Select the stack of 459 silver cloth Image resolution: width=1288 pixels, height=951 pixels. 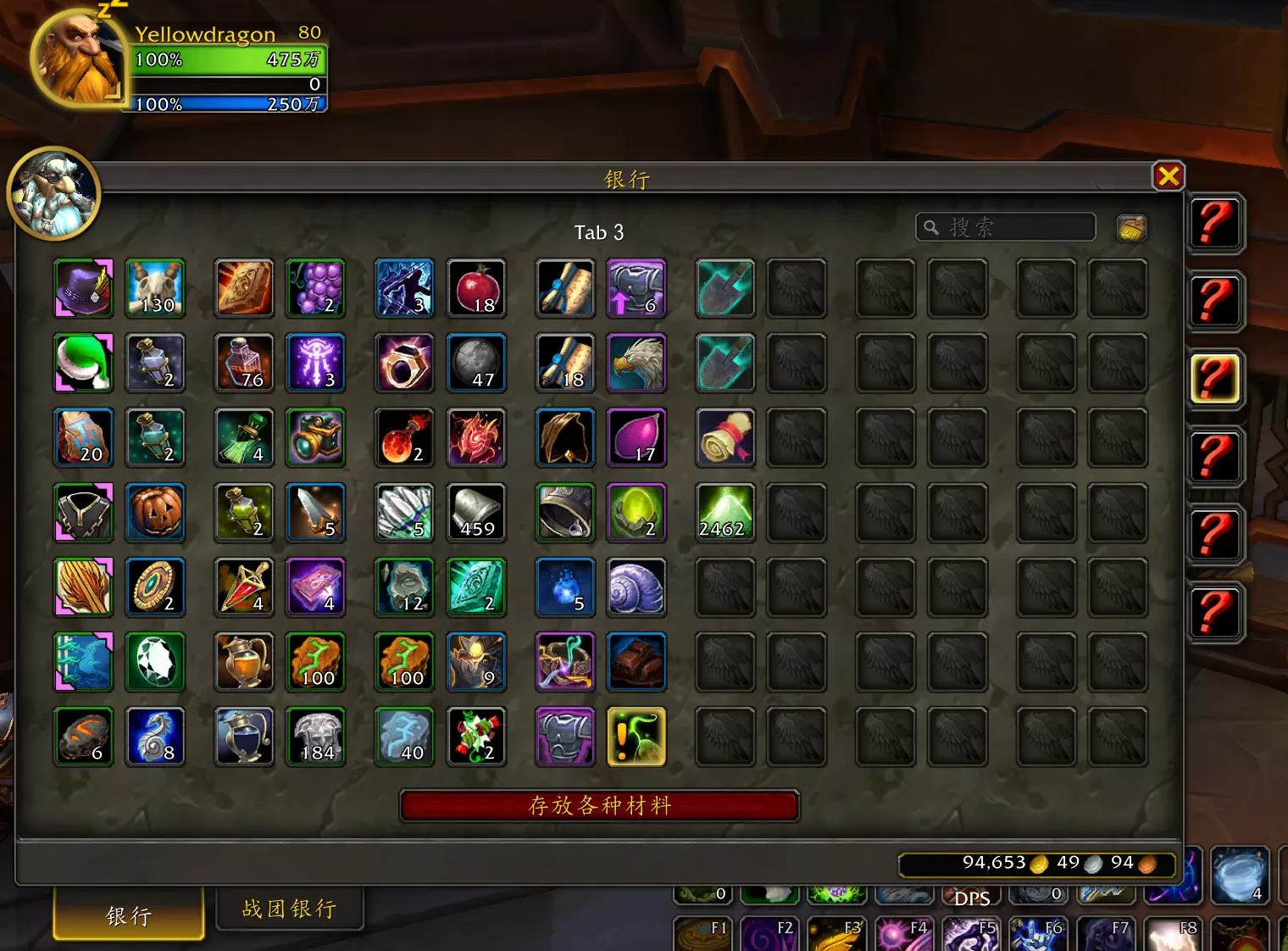(x=476, y=513)
